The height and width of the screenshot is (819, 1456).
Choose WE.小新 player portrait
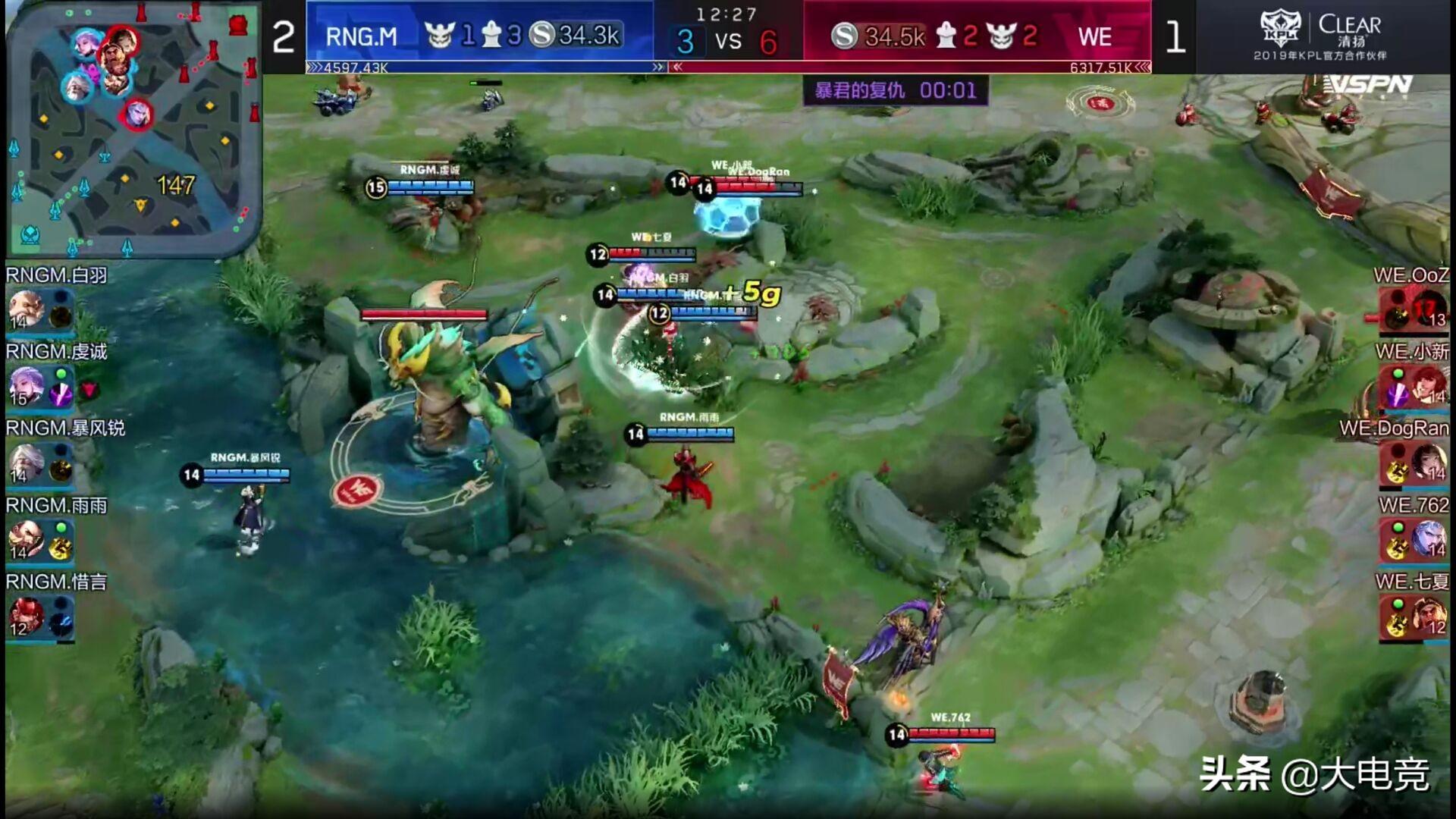[1429, 385]
